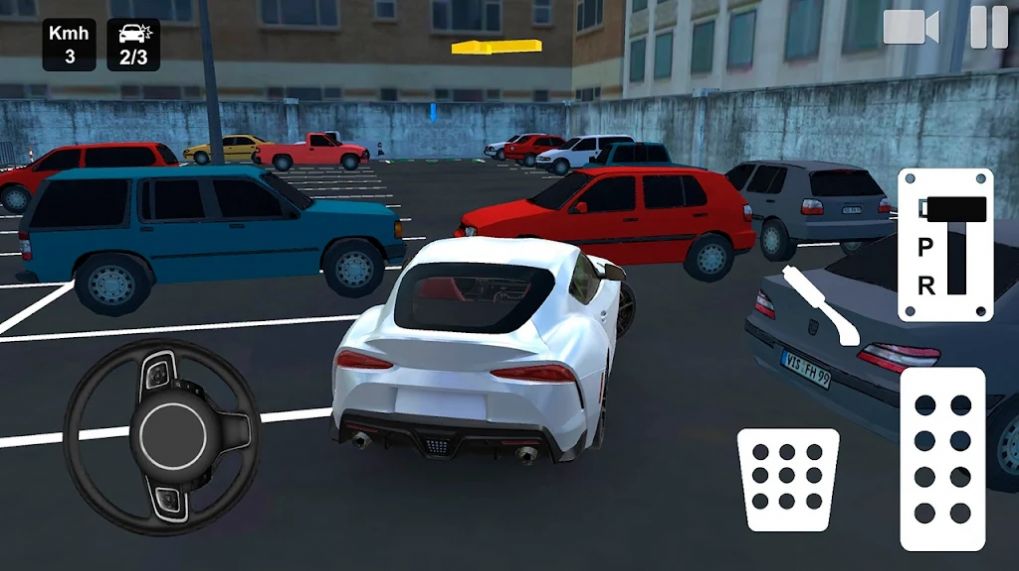This screenshot has width=1019, height=571.
Task: Shift gear selector to P
Action: [926, 247]
